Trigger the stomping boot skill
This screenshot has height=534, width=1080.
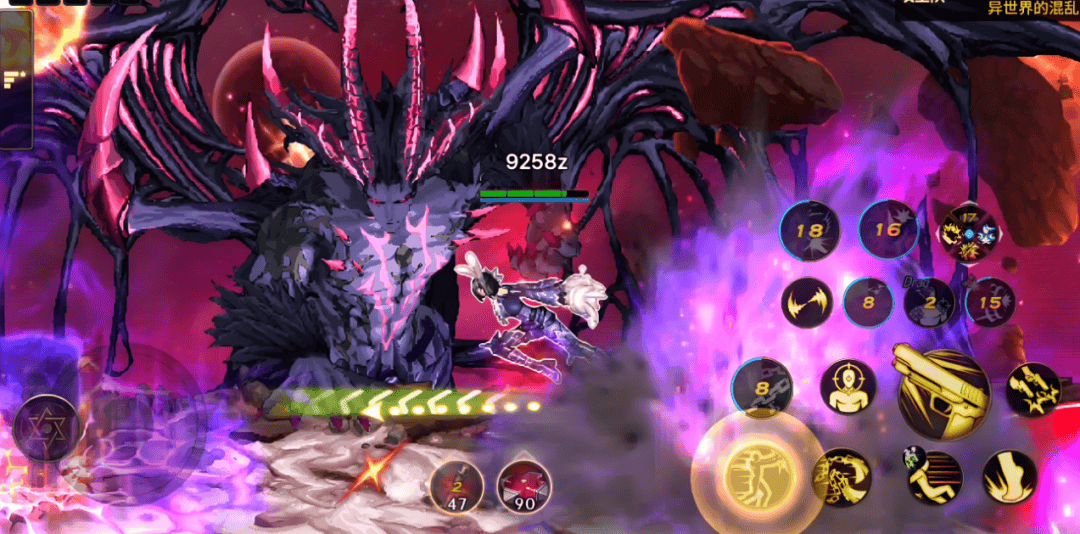click(1008, 477)
